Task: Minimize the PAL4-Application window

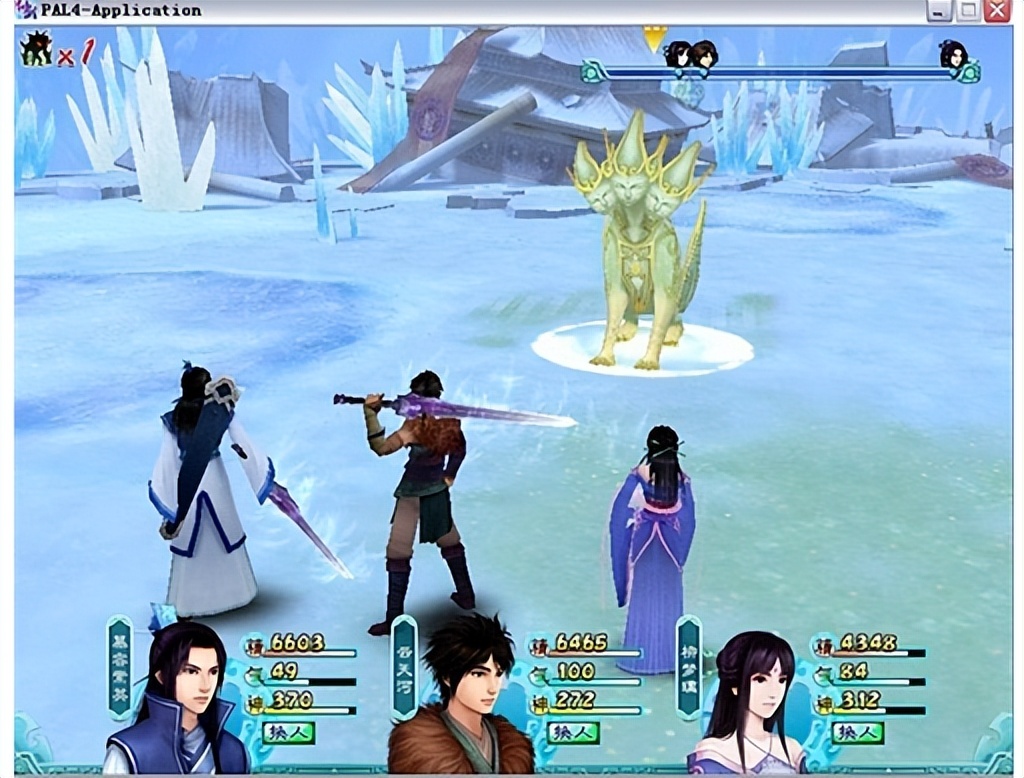Action: [x=938, y=11]
